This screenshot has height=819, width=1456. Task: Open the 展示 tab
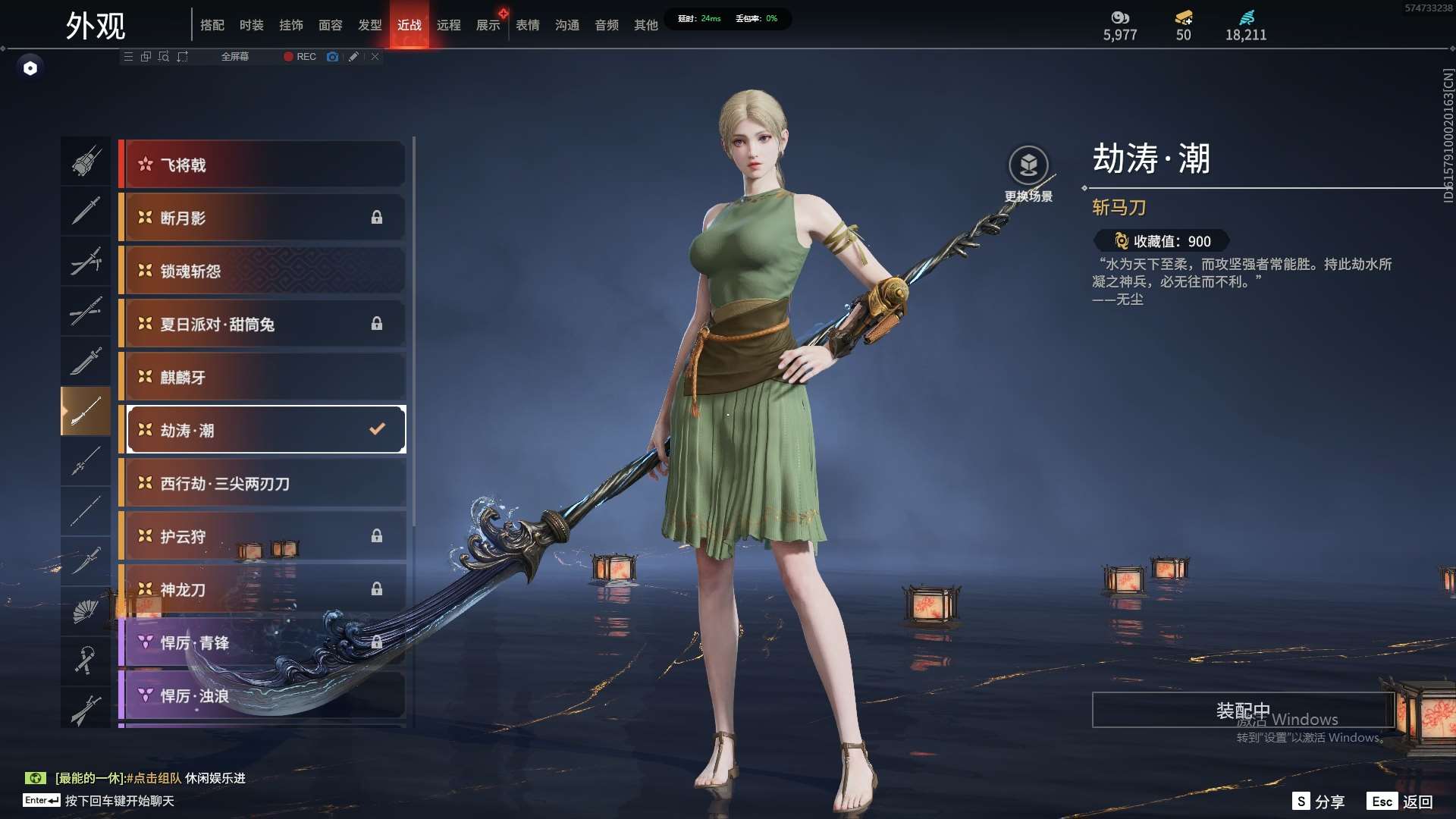(488, 25)
